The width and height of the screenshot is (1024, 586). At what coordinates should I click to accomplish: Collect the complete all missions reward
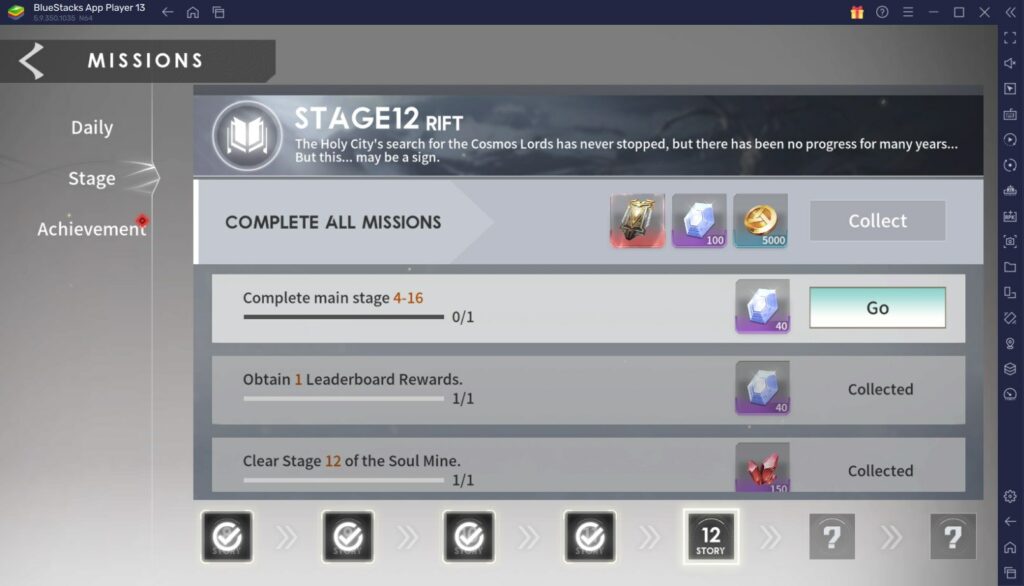(877, 221)
